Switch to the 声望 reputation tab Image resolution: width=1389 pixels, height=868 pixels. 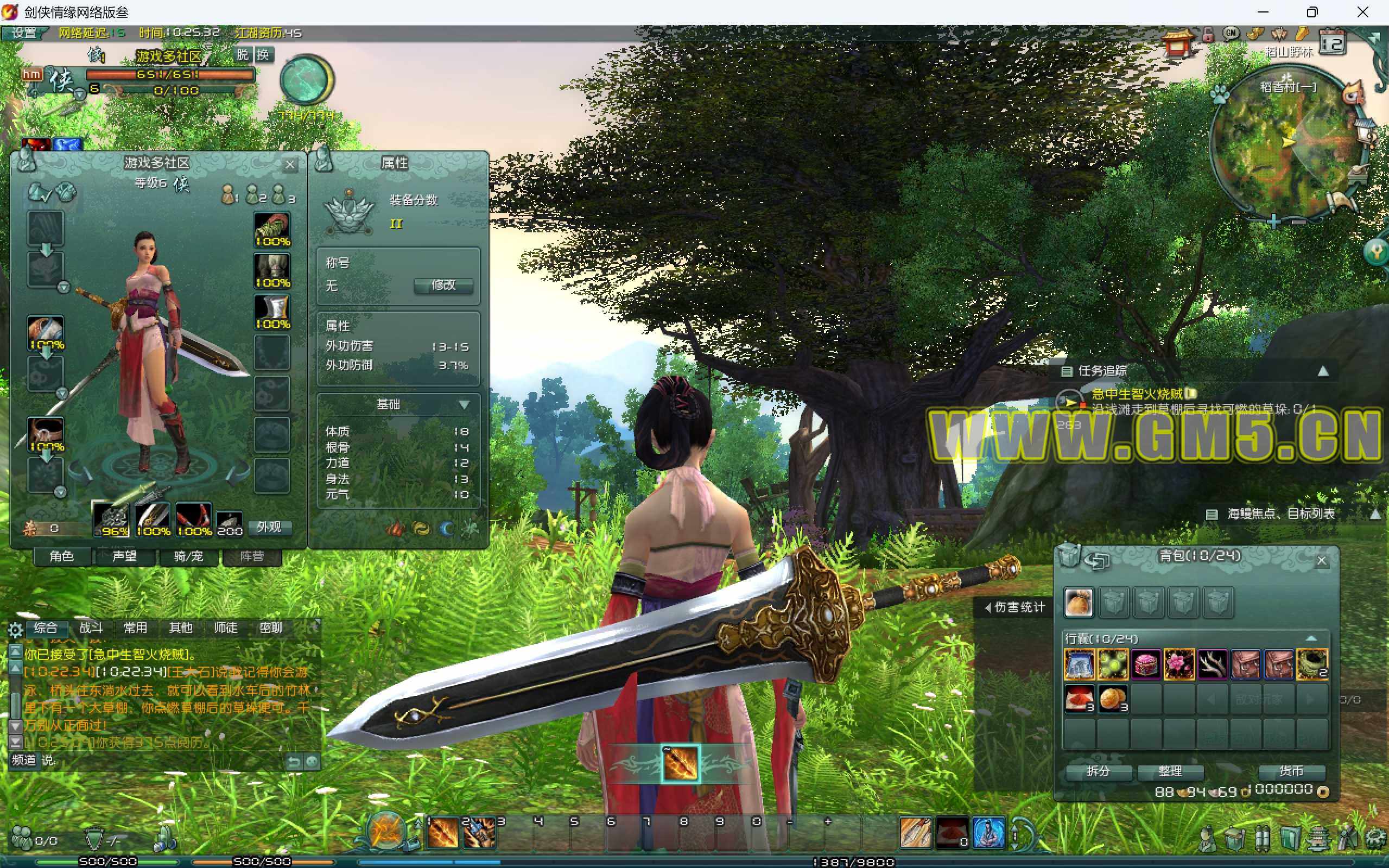click(x=124, y=556)
